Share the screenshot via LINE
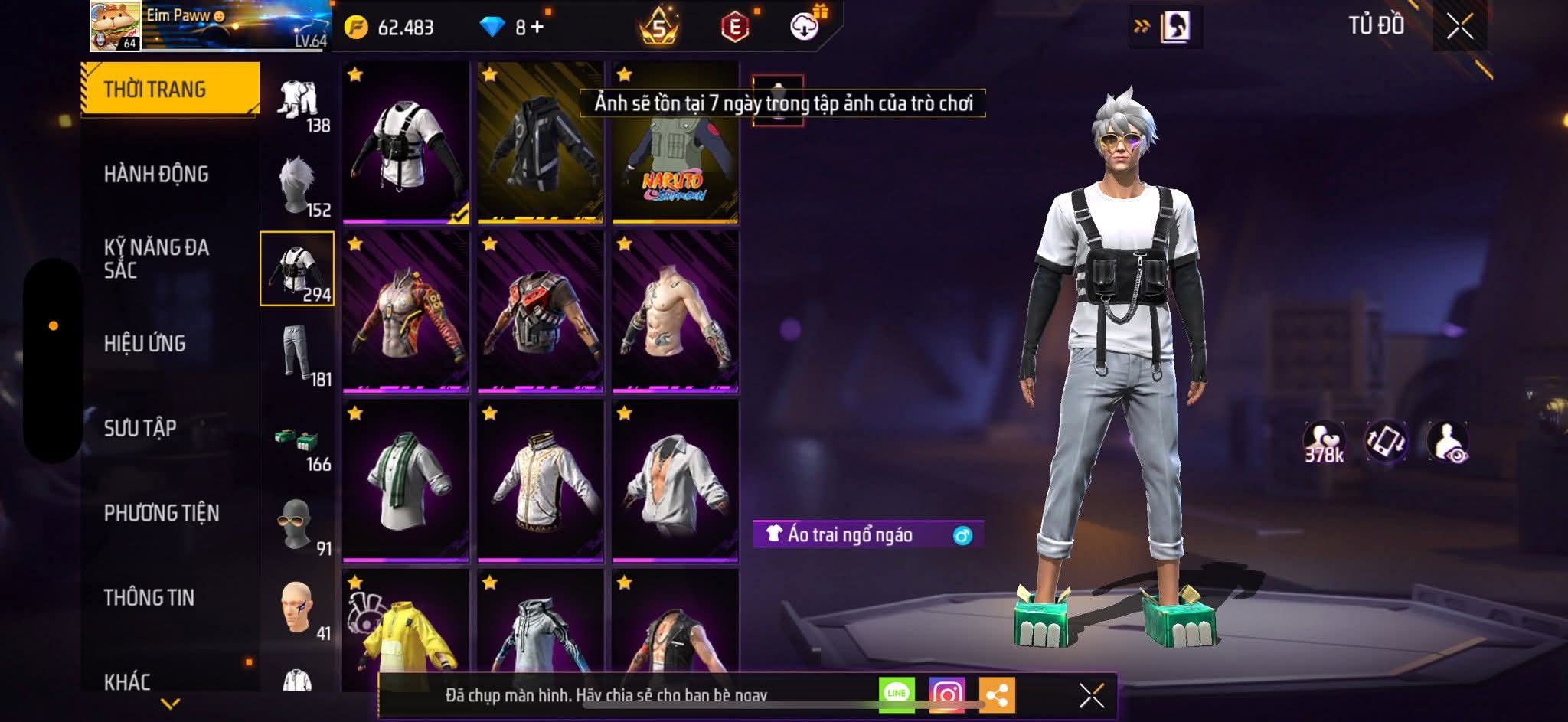 coord(897,694)
